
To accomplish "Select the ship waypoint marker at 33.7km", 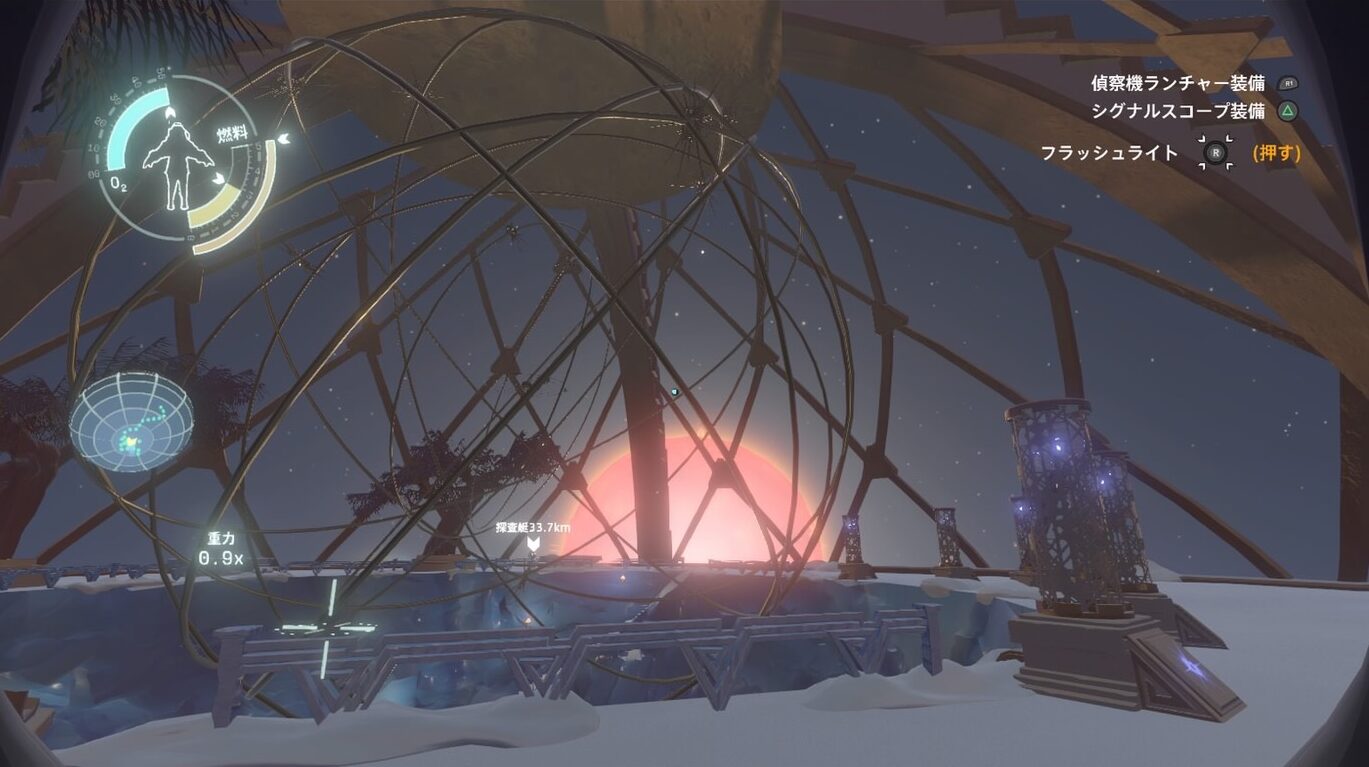I will pos(534,543).
